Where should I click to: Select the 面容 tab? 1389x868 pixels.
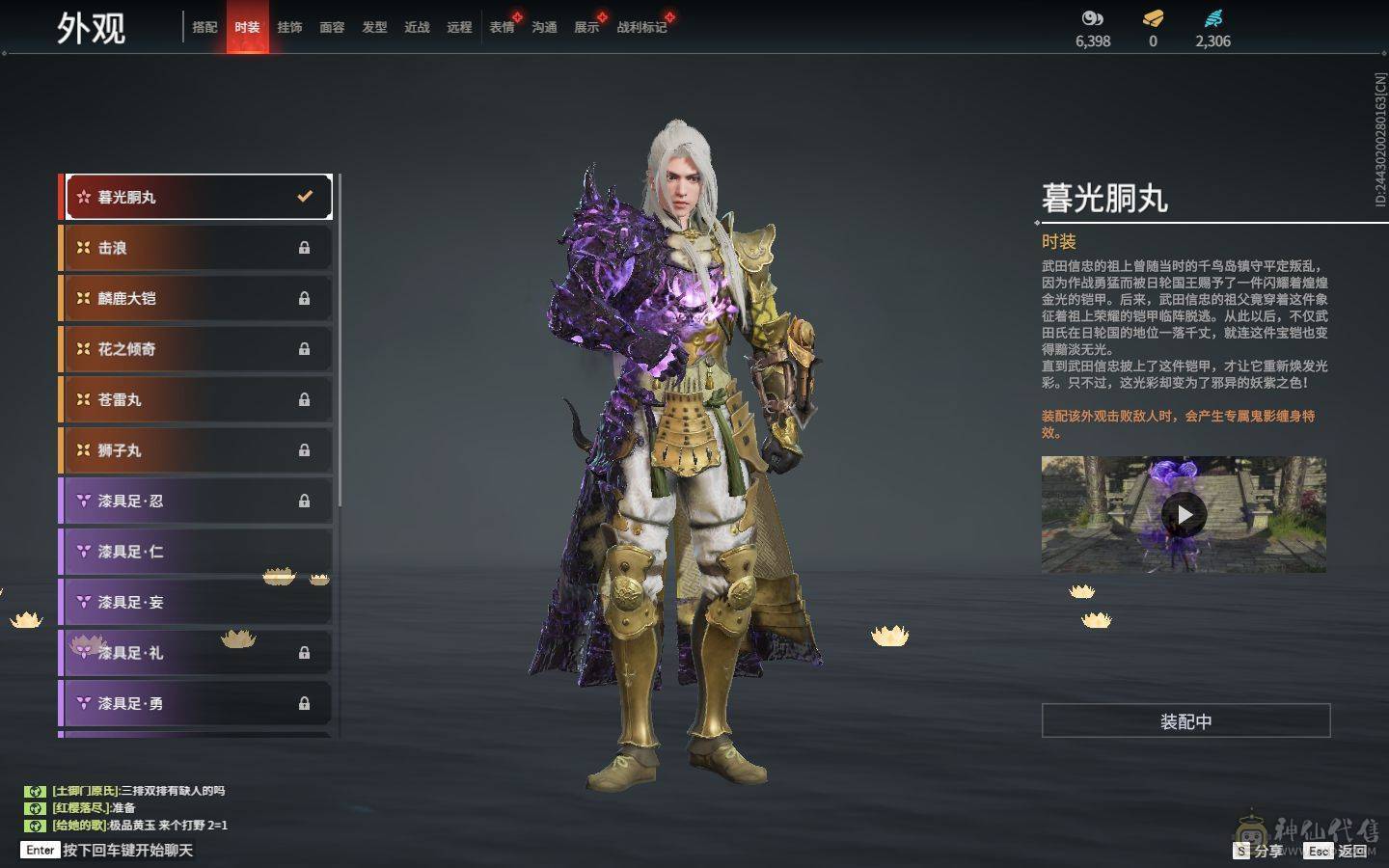point(332,28)
